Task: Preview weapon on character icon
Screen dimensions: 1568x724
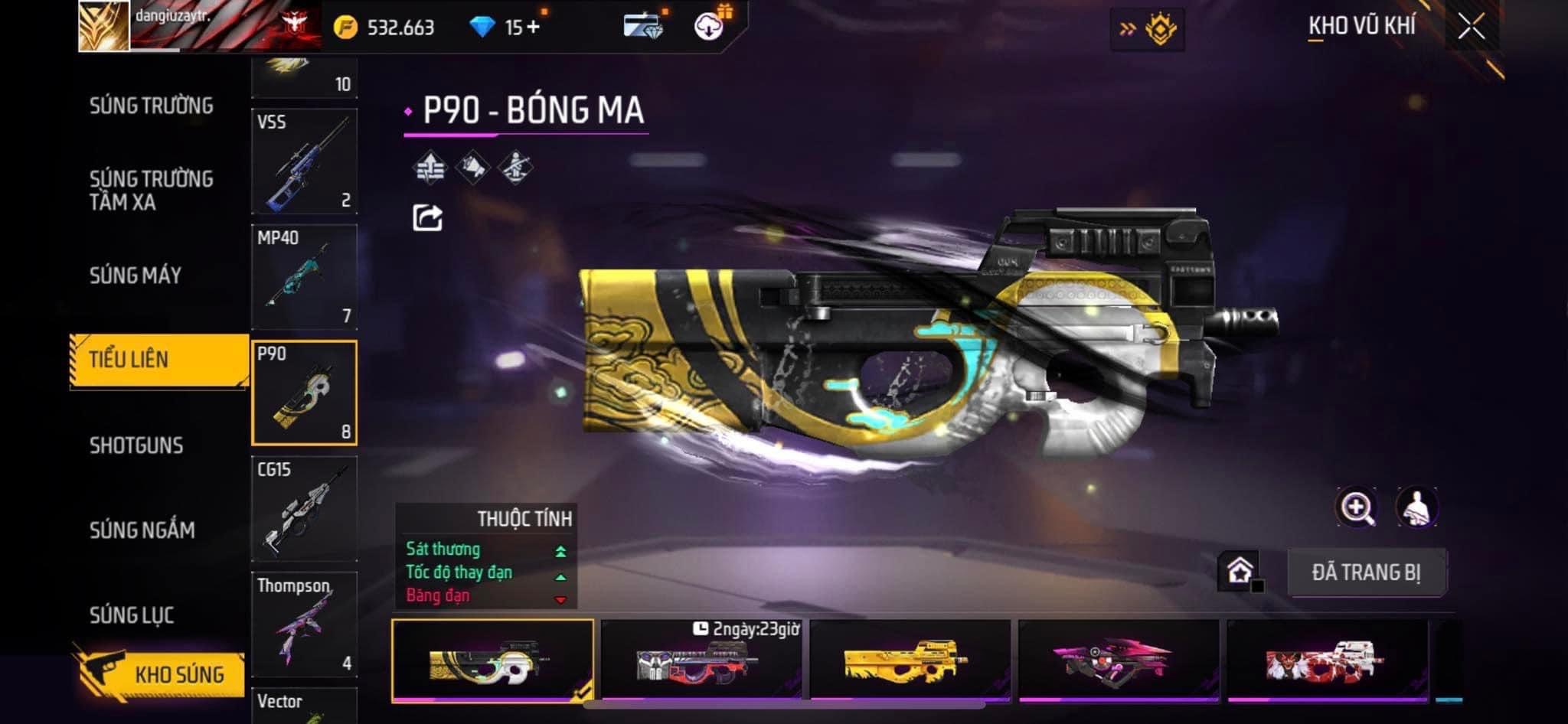Action: (1416, 508)
